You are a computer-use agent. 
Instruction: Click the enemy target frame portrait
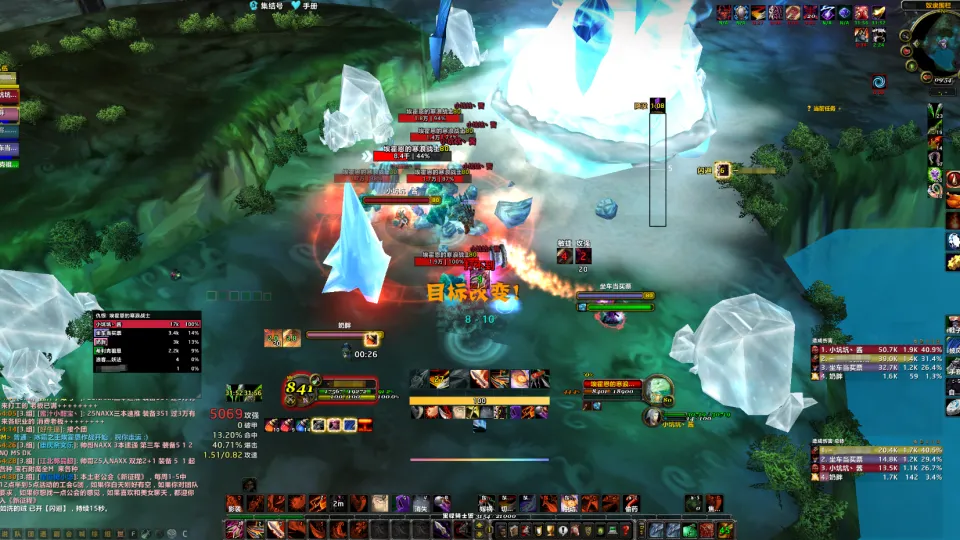[x=656, y=389]
